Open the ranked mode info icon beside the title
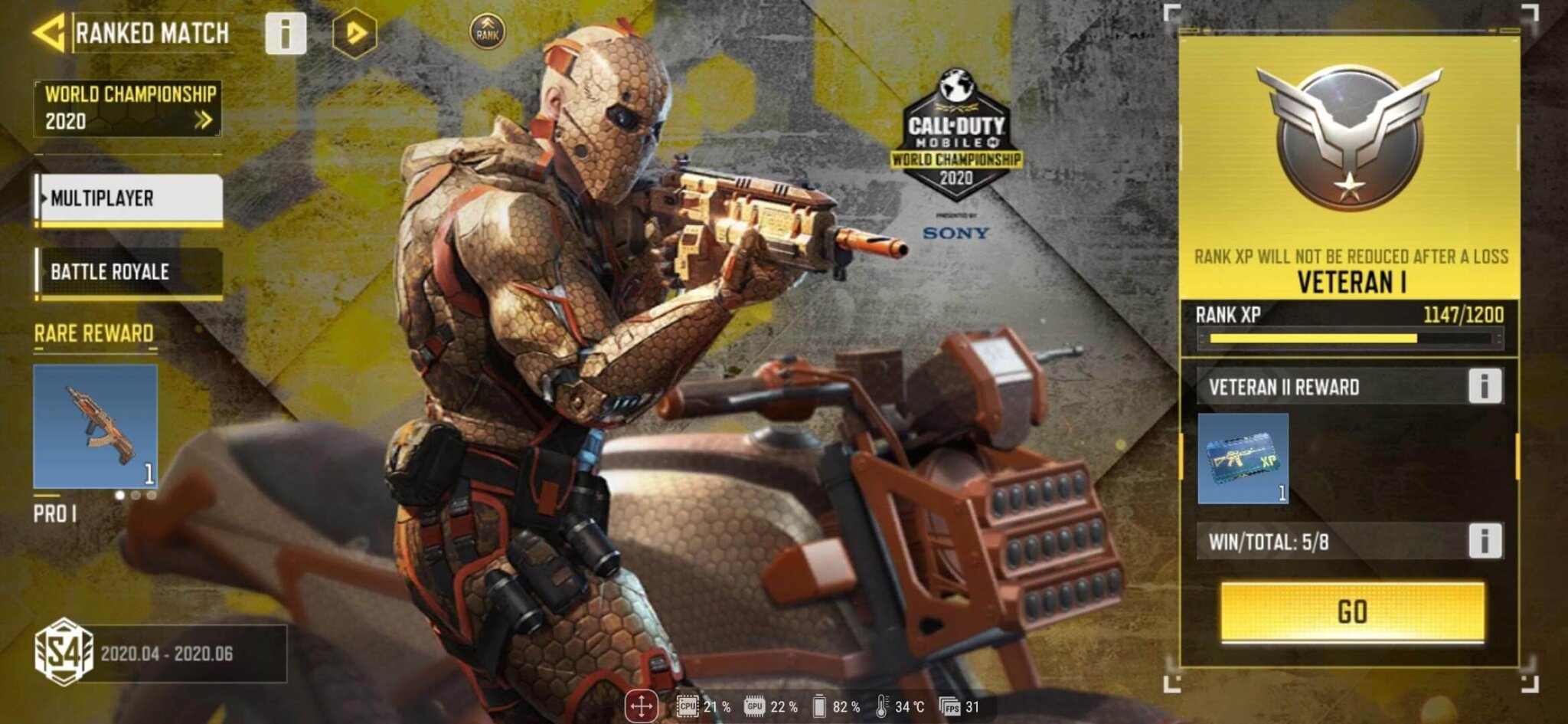Screen dimensions: 1568x724 point(286,34)
